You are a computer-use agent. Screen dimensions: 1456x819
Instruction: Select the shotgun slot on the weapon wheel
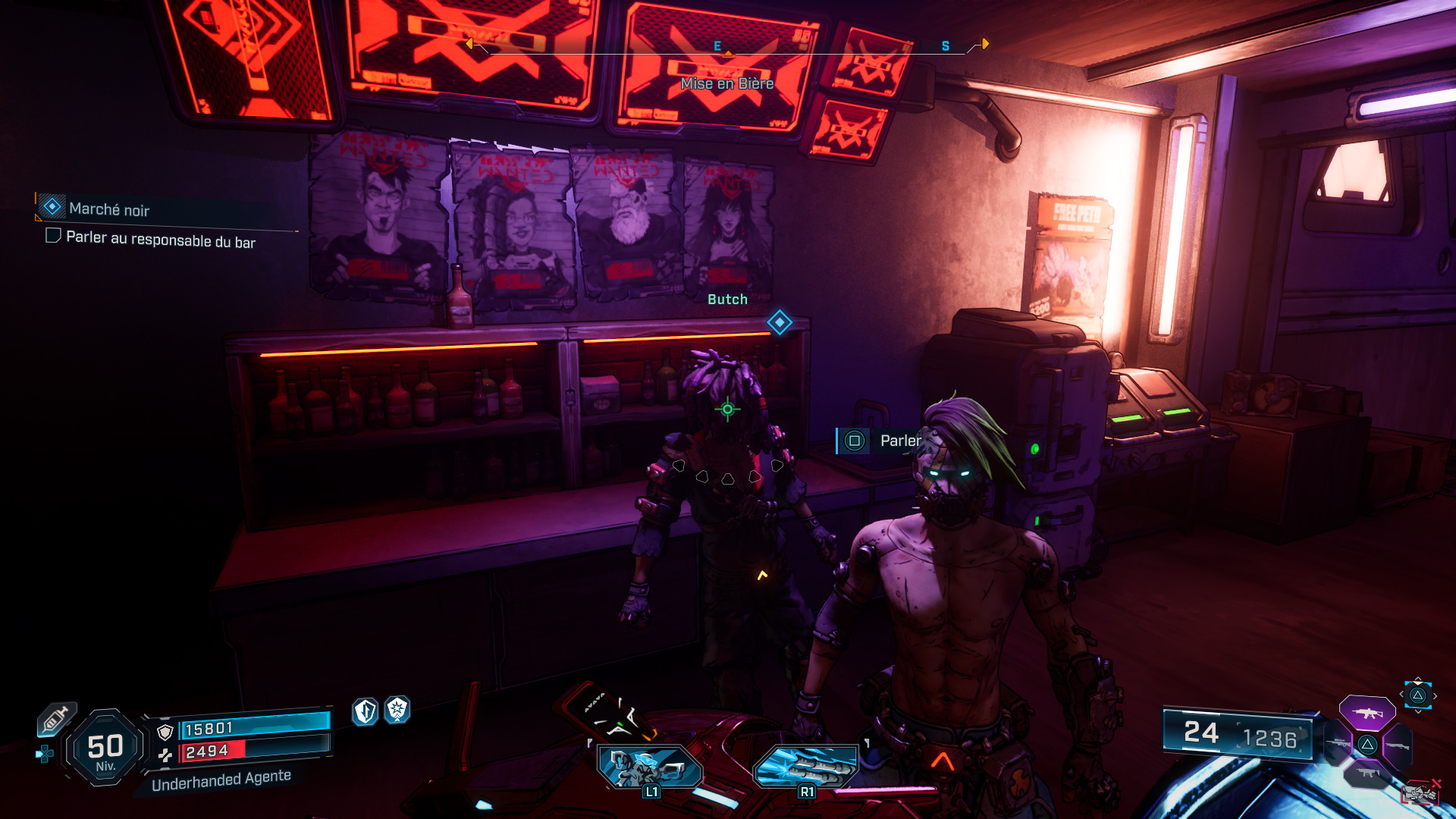tap(1397, 745)
